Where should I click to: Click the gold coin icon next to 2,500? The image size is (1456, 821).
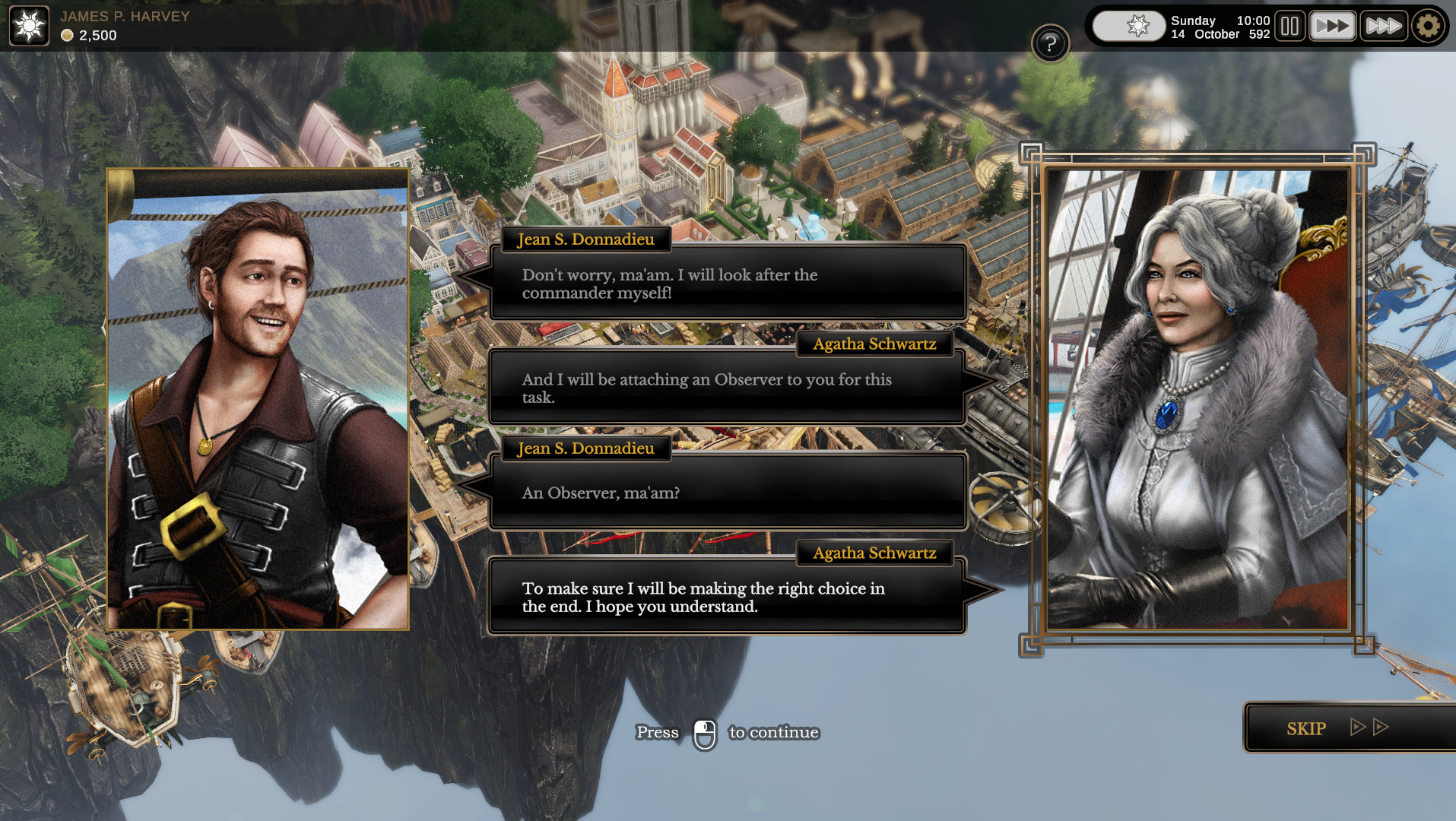[66, 35]
